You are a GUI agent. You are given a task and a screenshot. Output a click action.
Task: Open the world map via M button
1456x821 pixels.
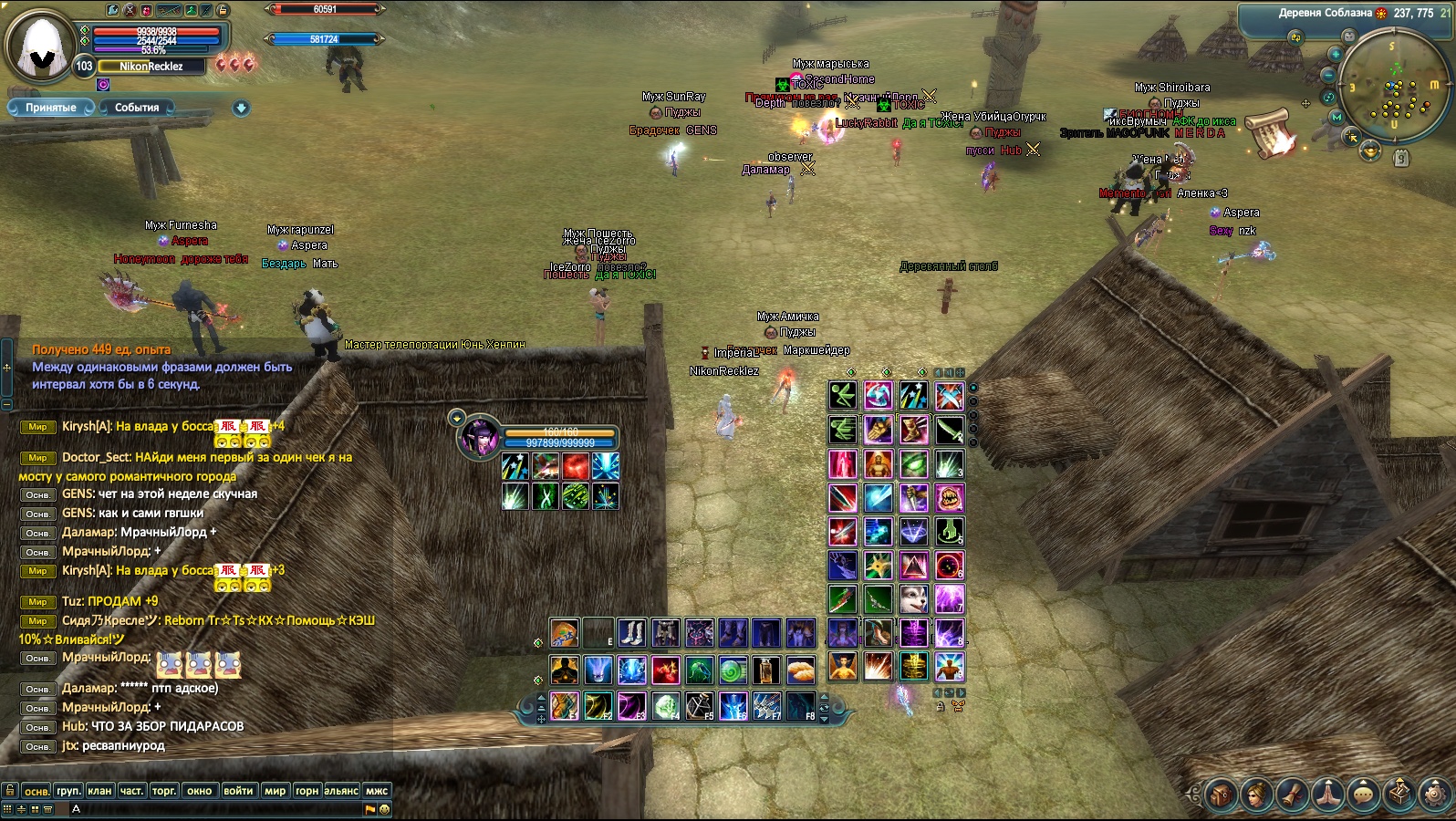point(1337,117)
